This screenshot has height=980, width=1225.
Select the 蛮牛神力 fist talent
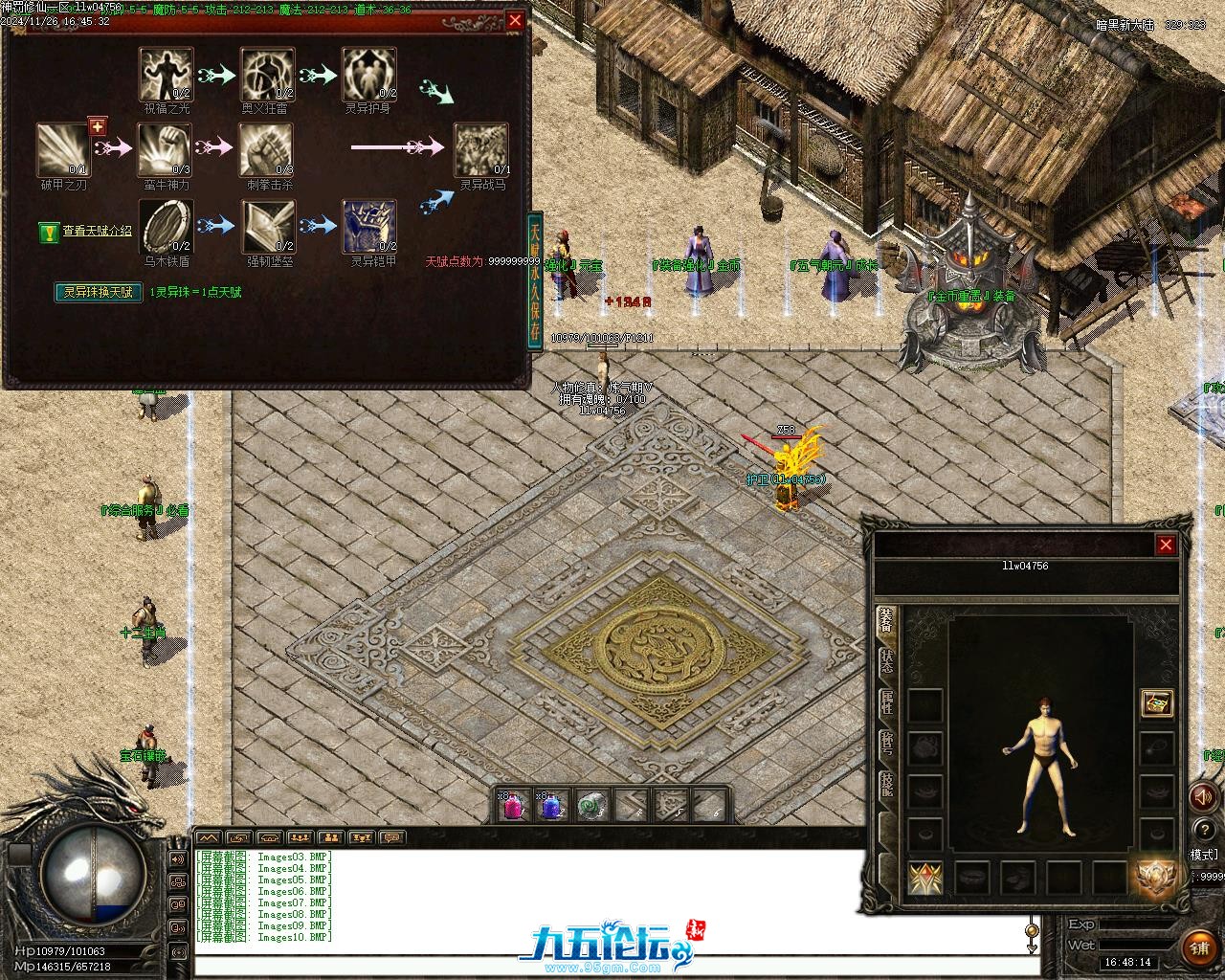[166, 149]
